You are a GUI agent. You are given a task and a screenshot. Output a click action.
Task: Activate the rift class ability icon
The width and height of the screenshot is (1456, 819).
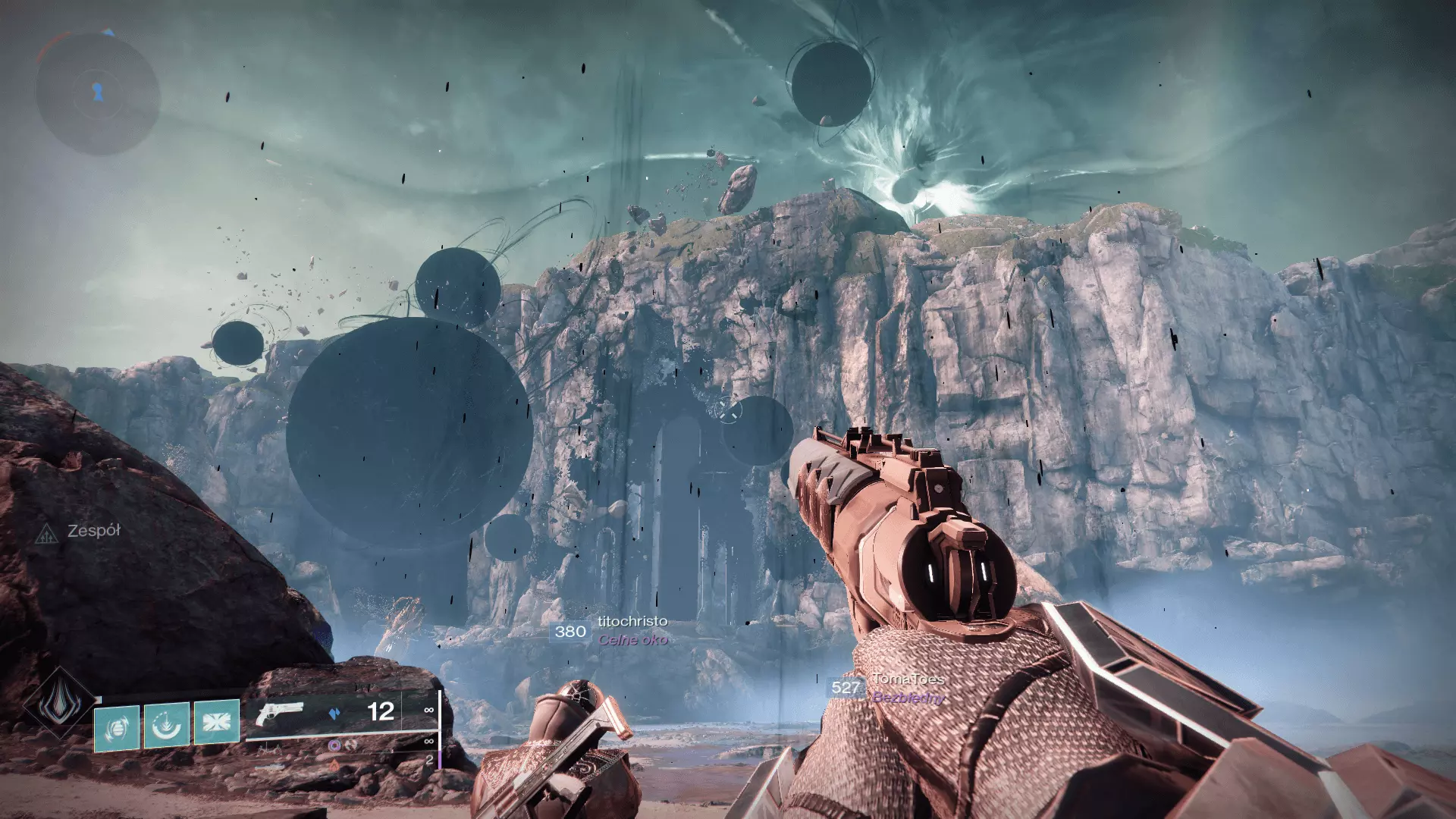(167, 726)
